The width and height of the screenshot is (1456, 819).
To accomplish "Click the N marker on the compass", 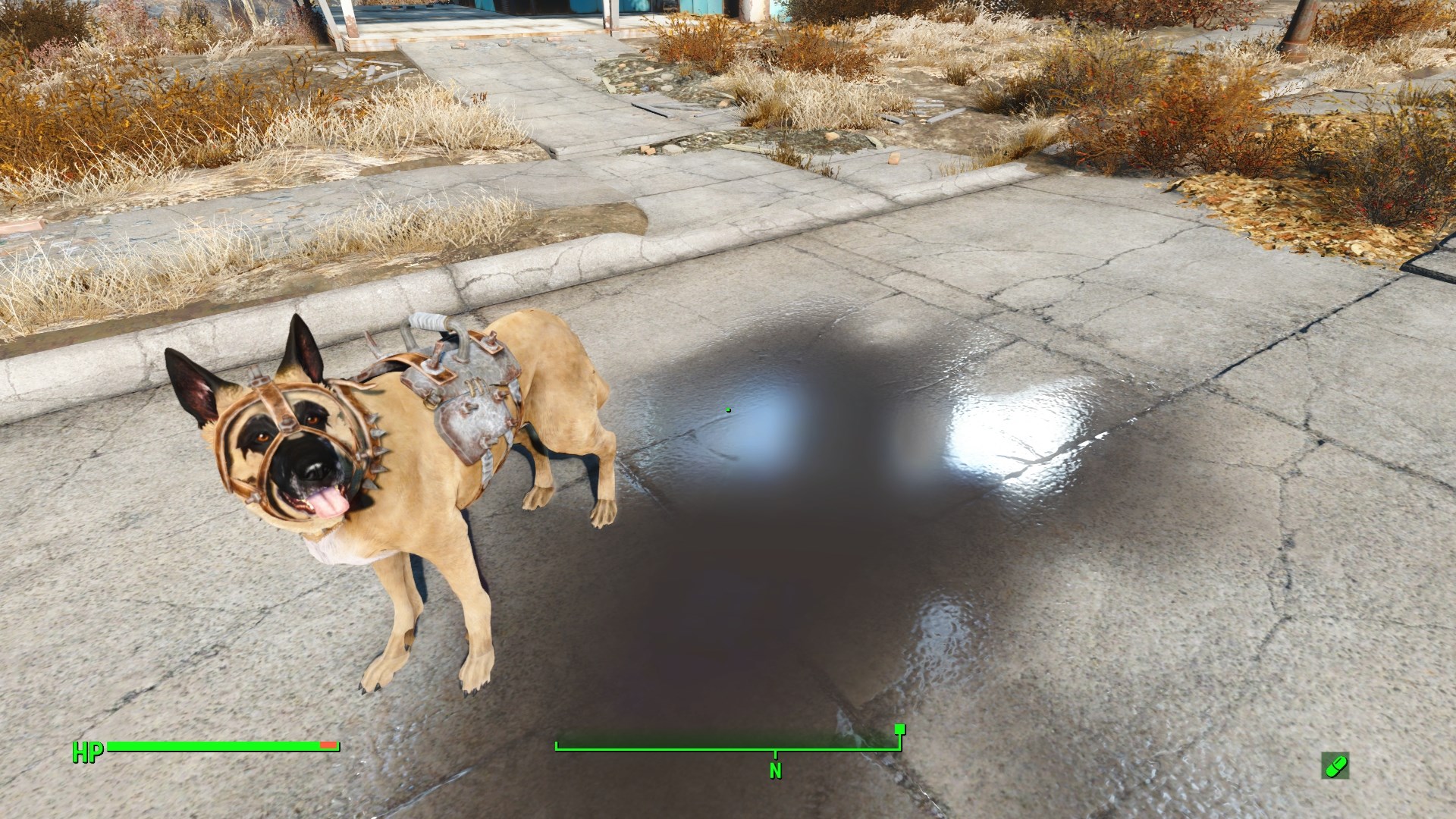I will tap(775, 770).
